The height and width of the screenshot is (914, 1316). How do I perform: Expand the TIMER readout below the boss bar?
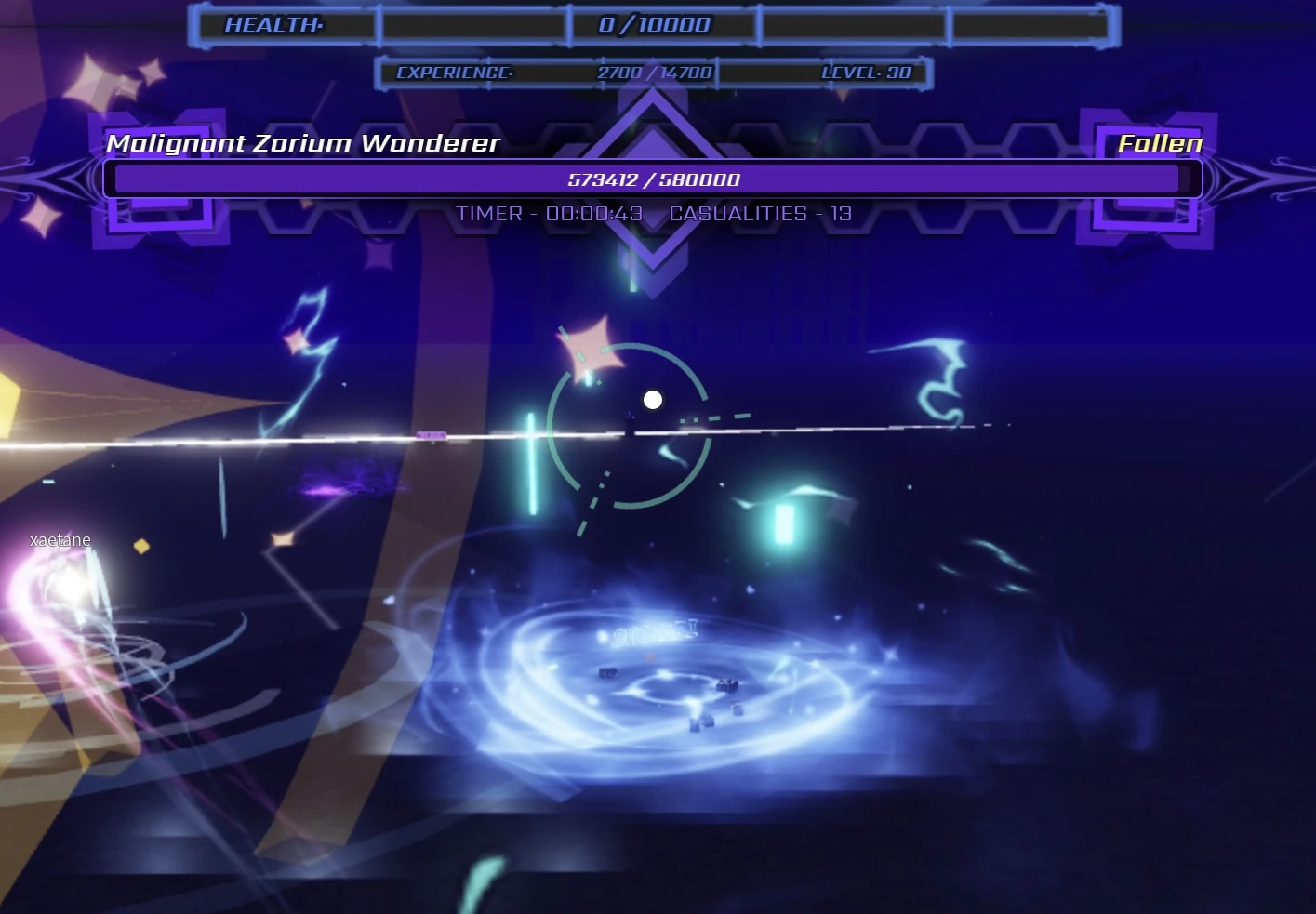[548, 213]
